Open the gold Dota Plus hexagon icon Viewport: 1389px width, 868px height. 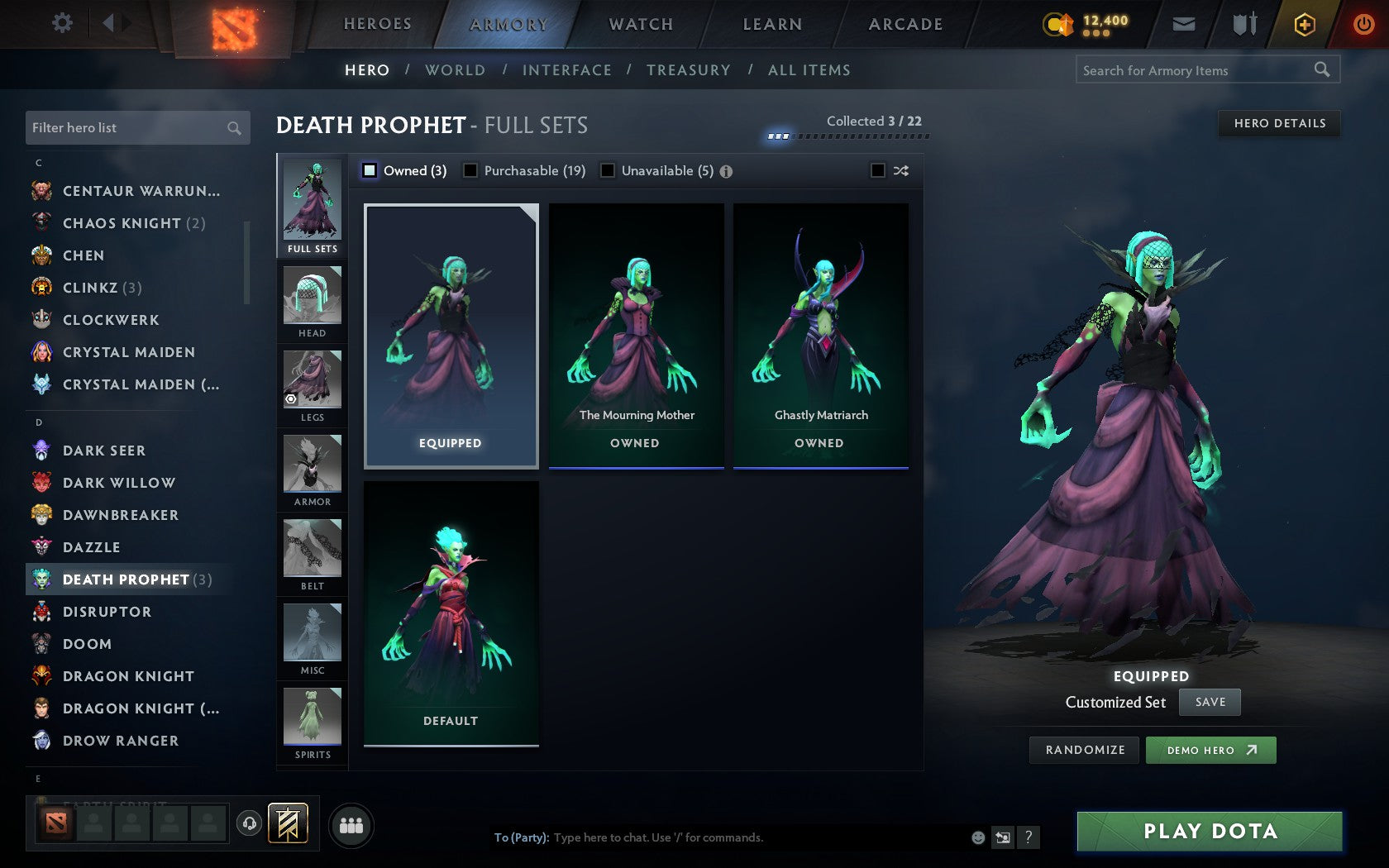coord(1305,24)
